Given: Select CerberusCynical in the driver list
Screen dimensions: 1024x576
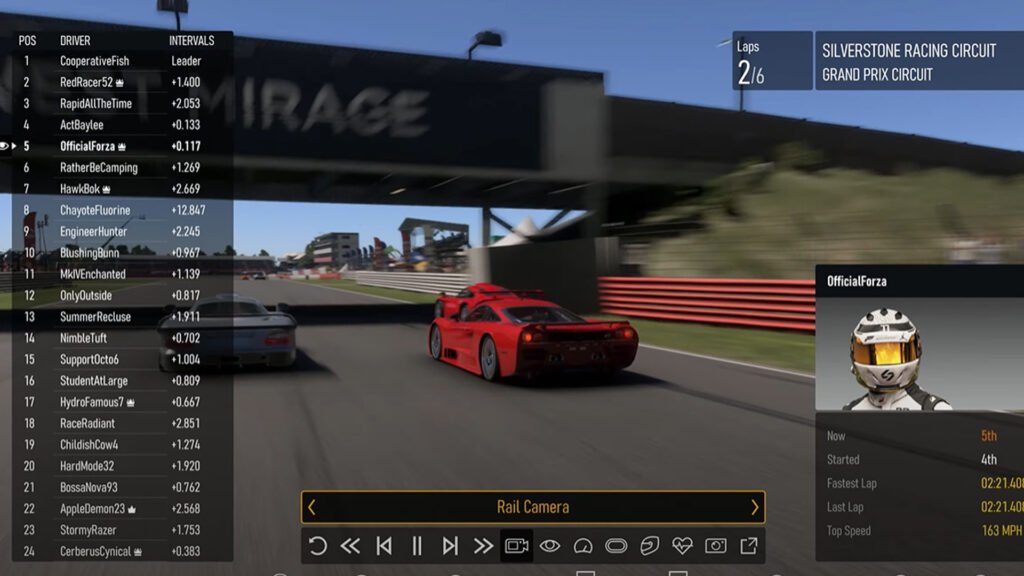Looking at the screenshot, I should [96, 551].
